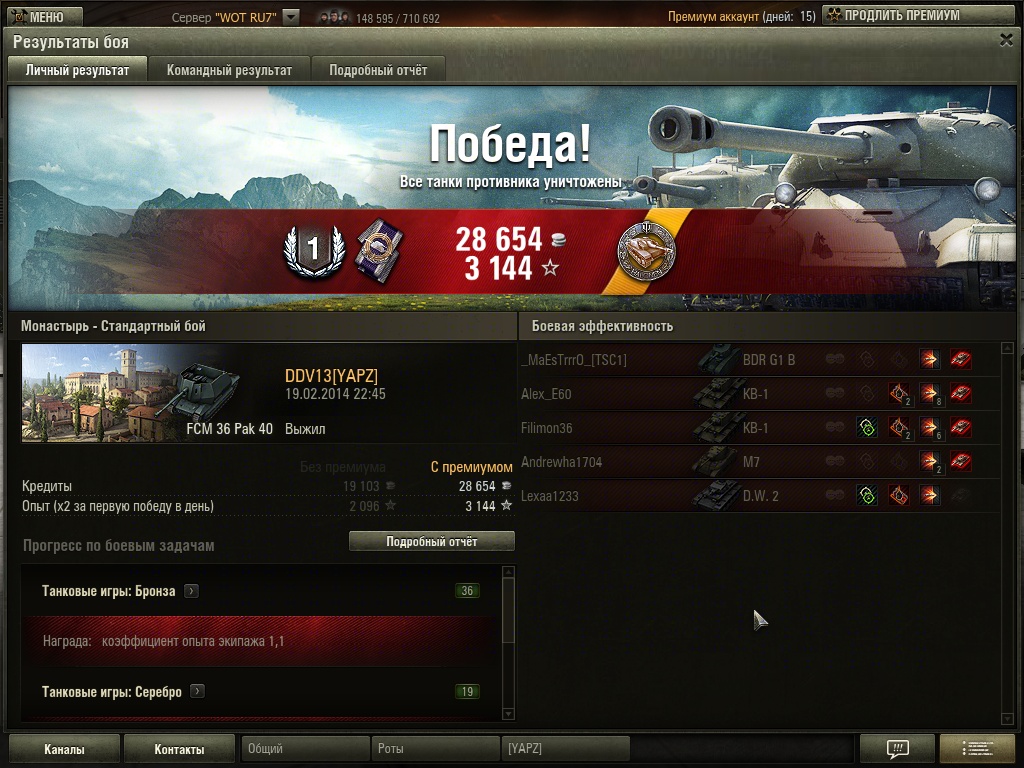
Task: Expand the Танковые игры: Серебро mission
Action: pos(198,691)
